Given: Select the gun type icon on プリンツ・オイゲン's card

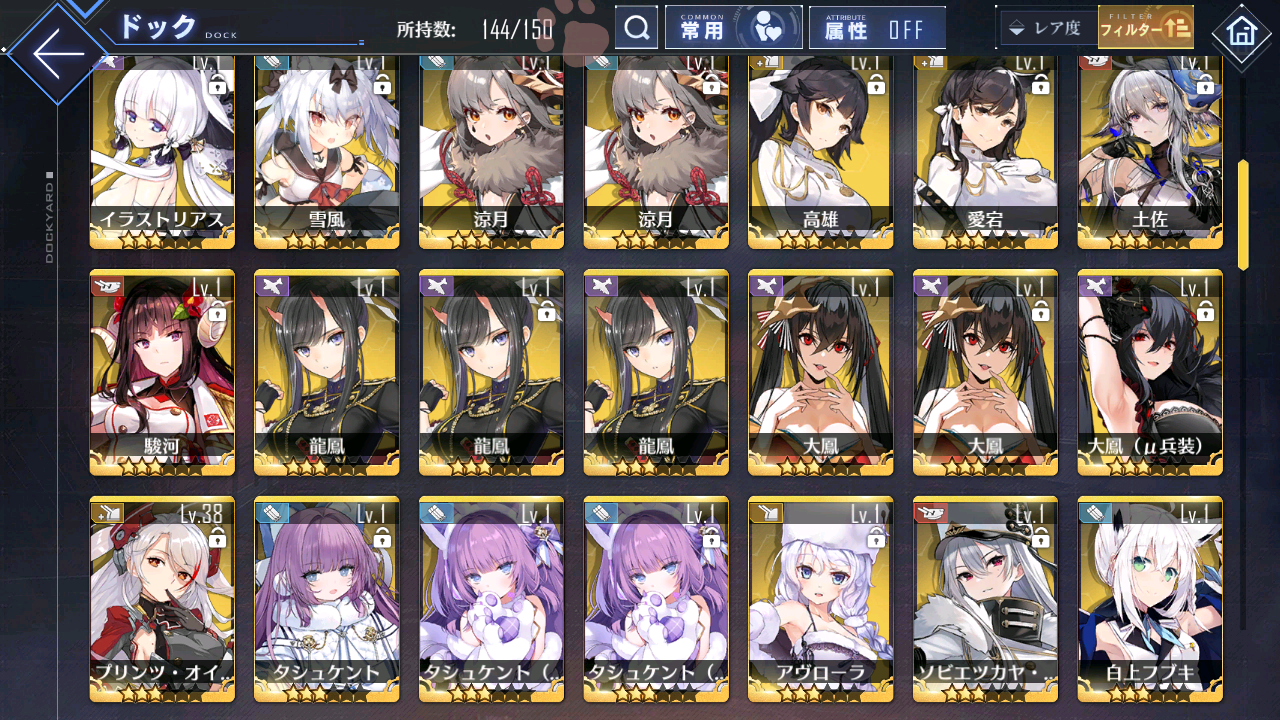Looking at the screenshot, I should [x=108, y=513].
